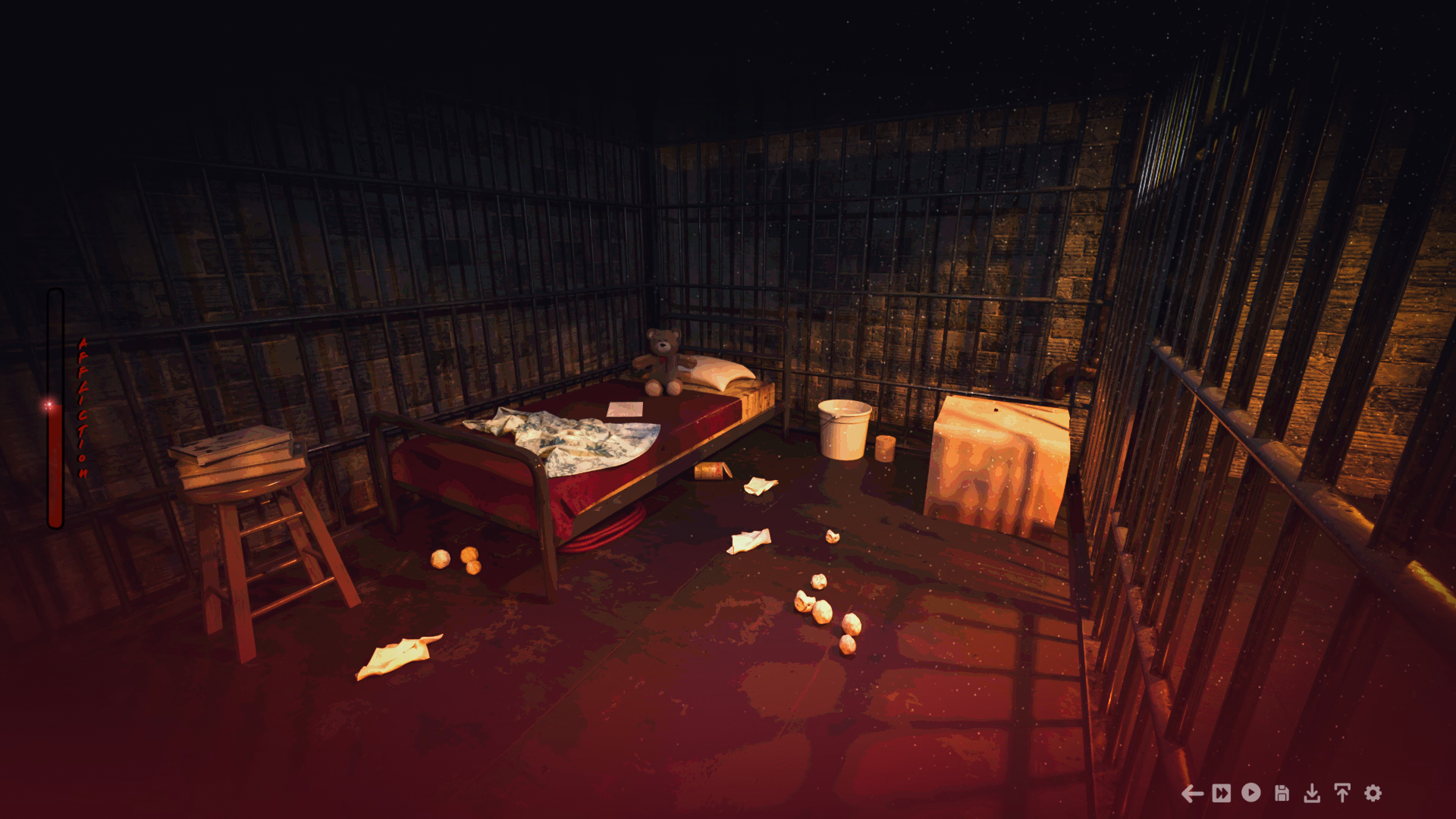Save the game with the floppy disk icon

(1282, 793)
